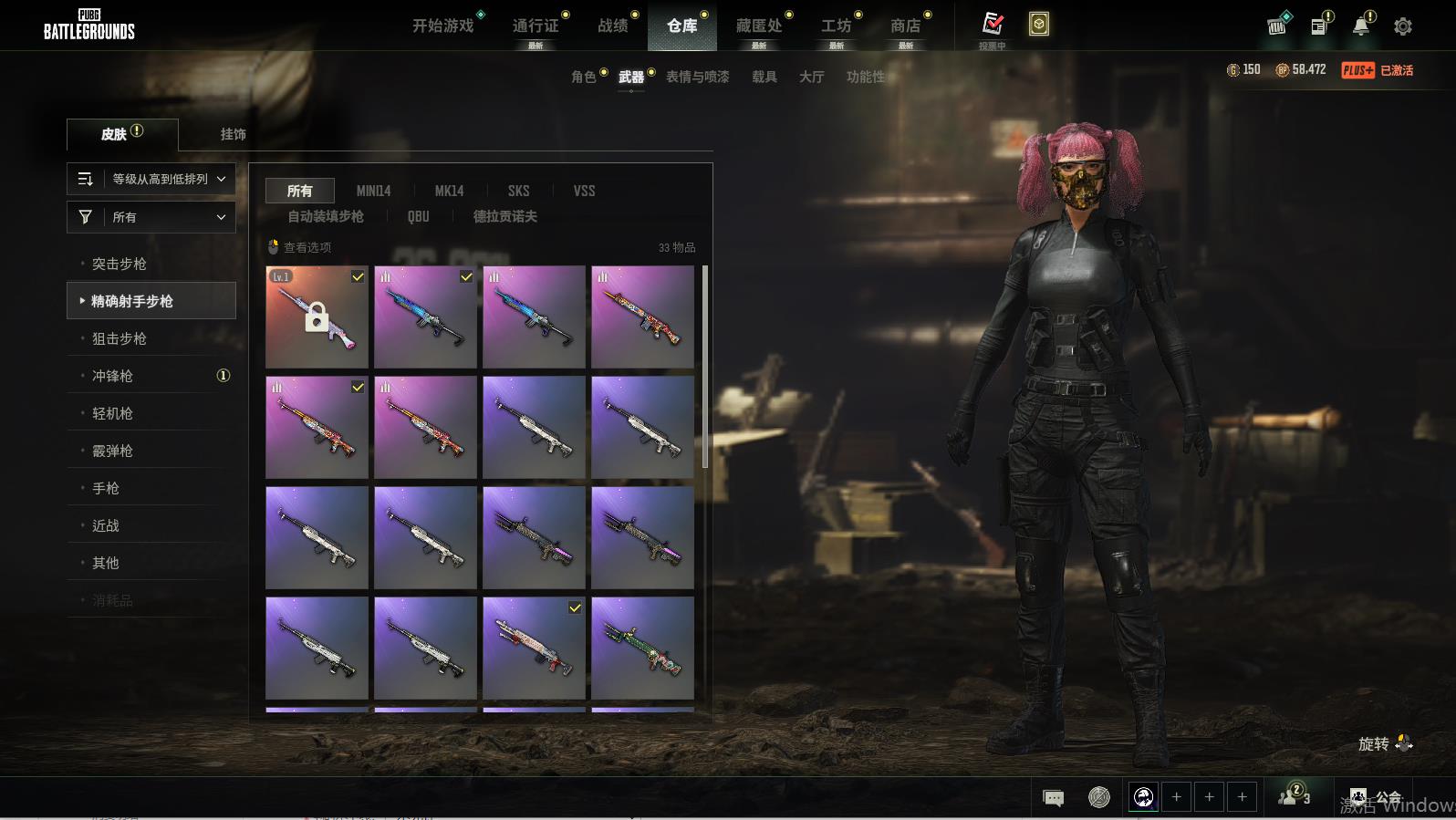Select the 挂饰 charms tab
This screenshot has width=1456, height=820.
coord(233,134)
